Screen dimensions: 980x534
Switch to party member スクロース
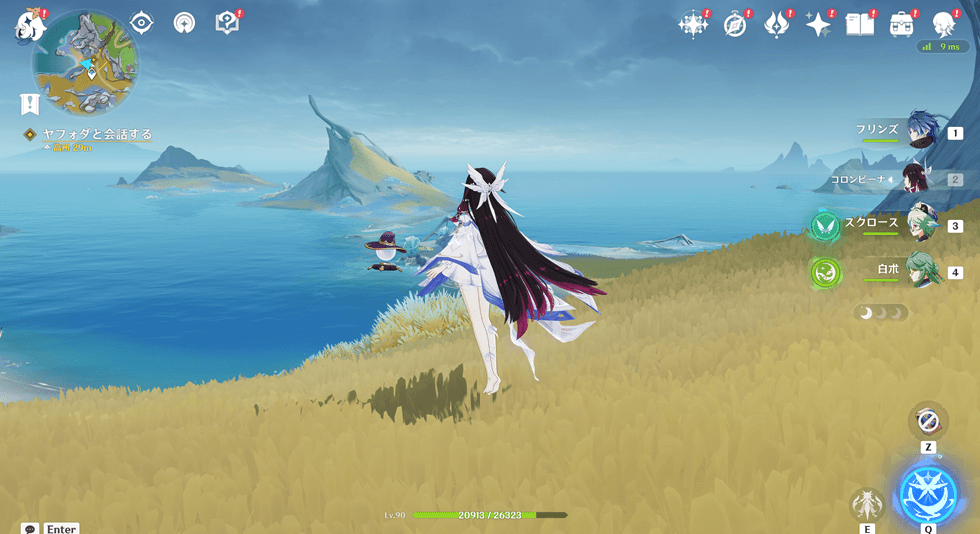pos(918,225)
